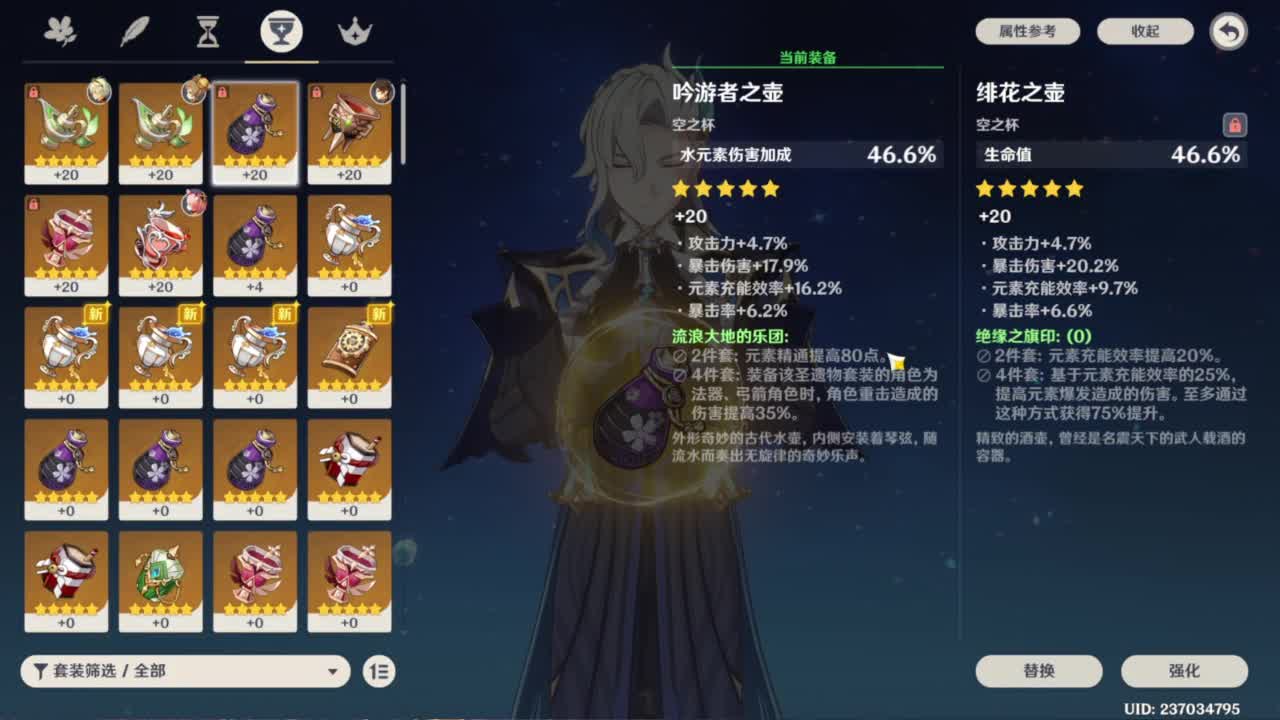Select the plume of death feather icon
This screenshot has width=1280, height=720.
click(134, 31)
